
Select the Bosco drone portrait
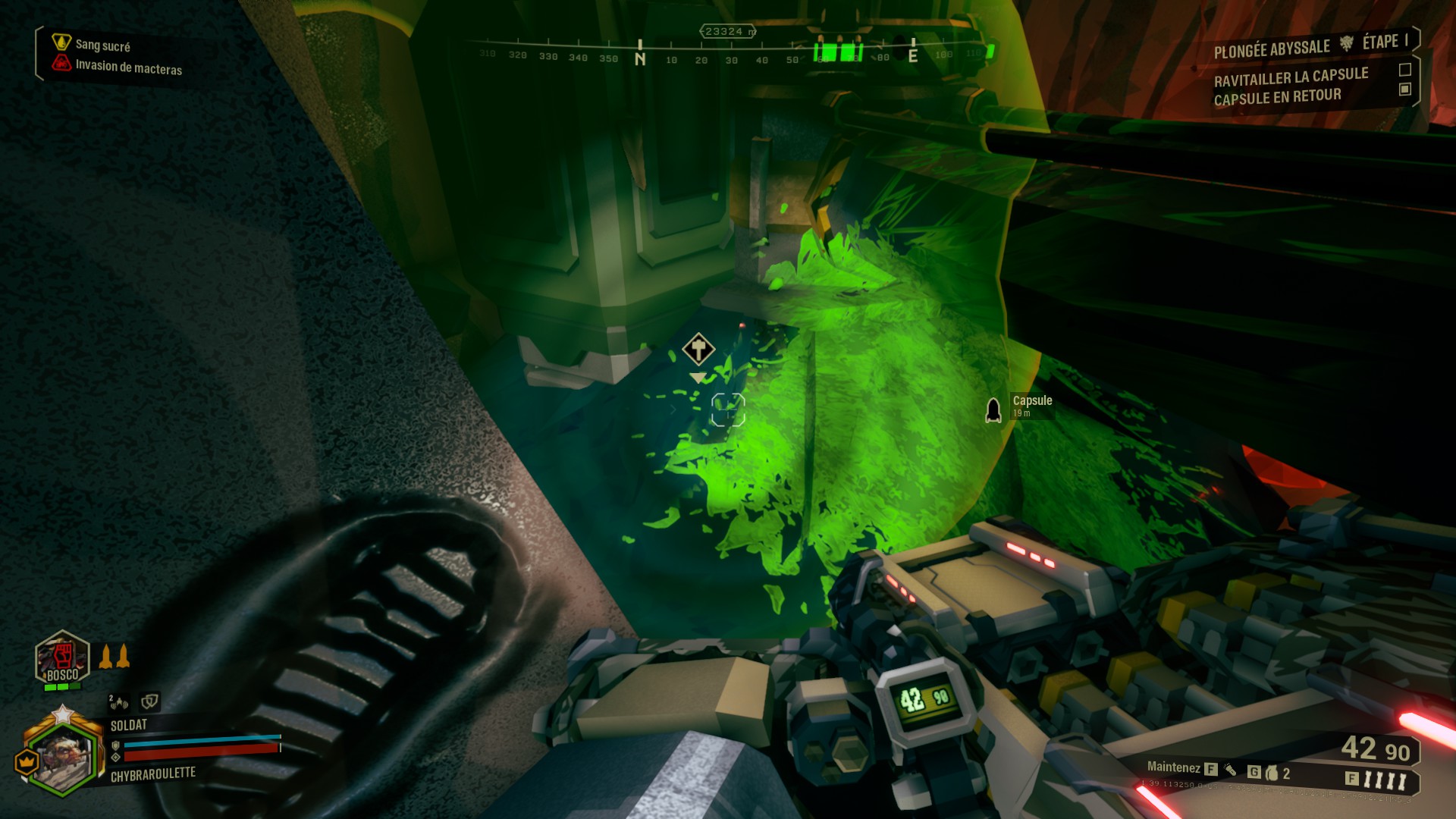click(62, 657)
